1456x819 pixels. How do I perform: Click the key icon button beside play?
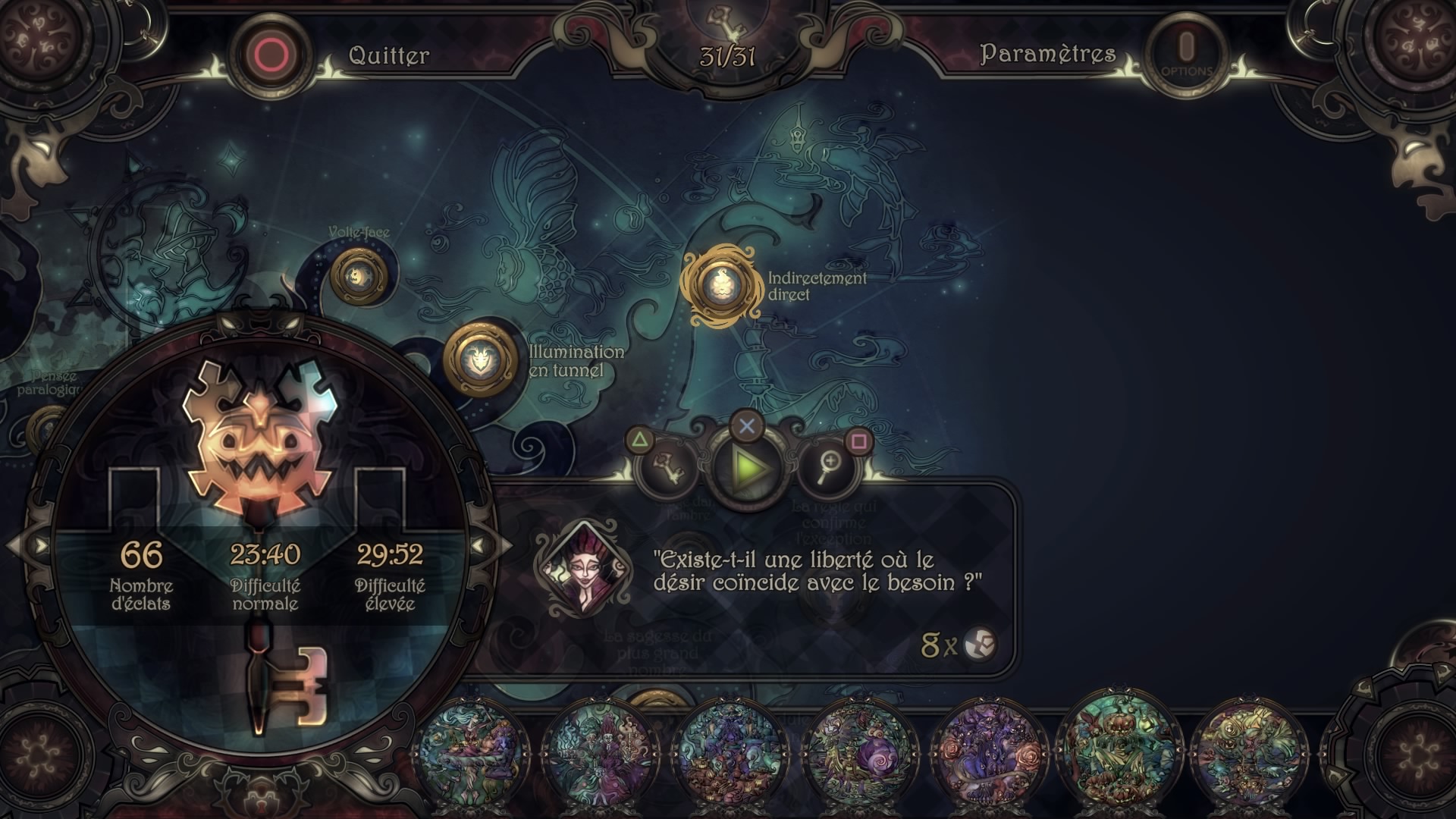pos(667,467)
